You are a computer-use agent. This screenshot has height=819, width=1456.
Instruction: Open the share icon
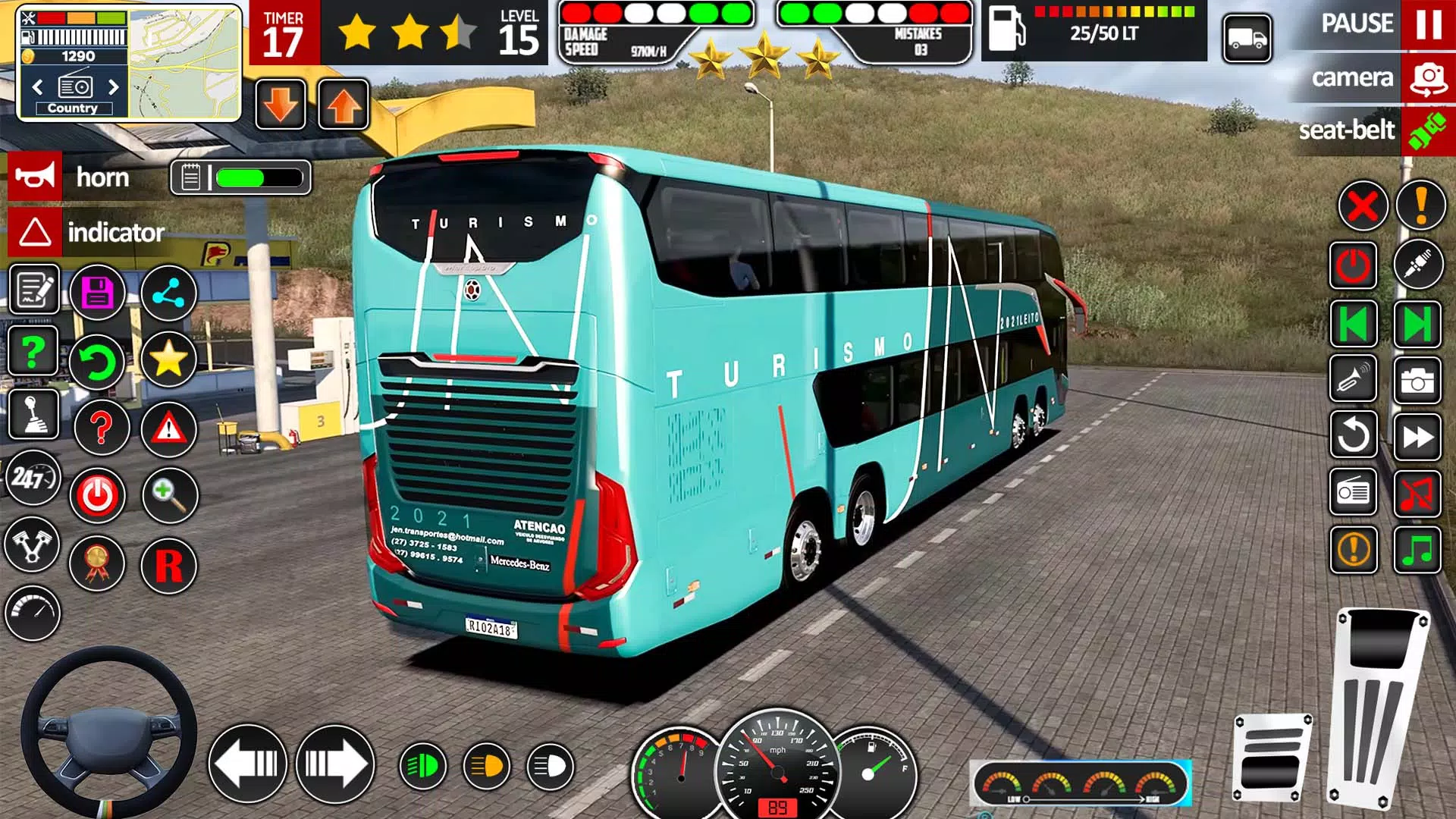point(168,293)
